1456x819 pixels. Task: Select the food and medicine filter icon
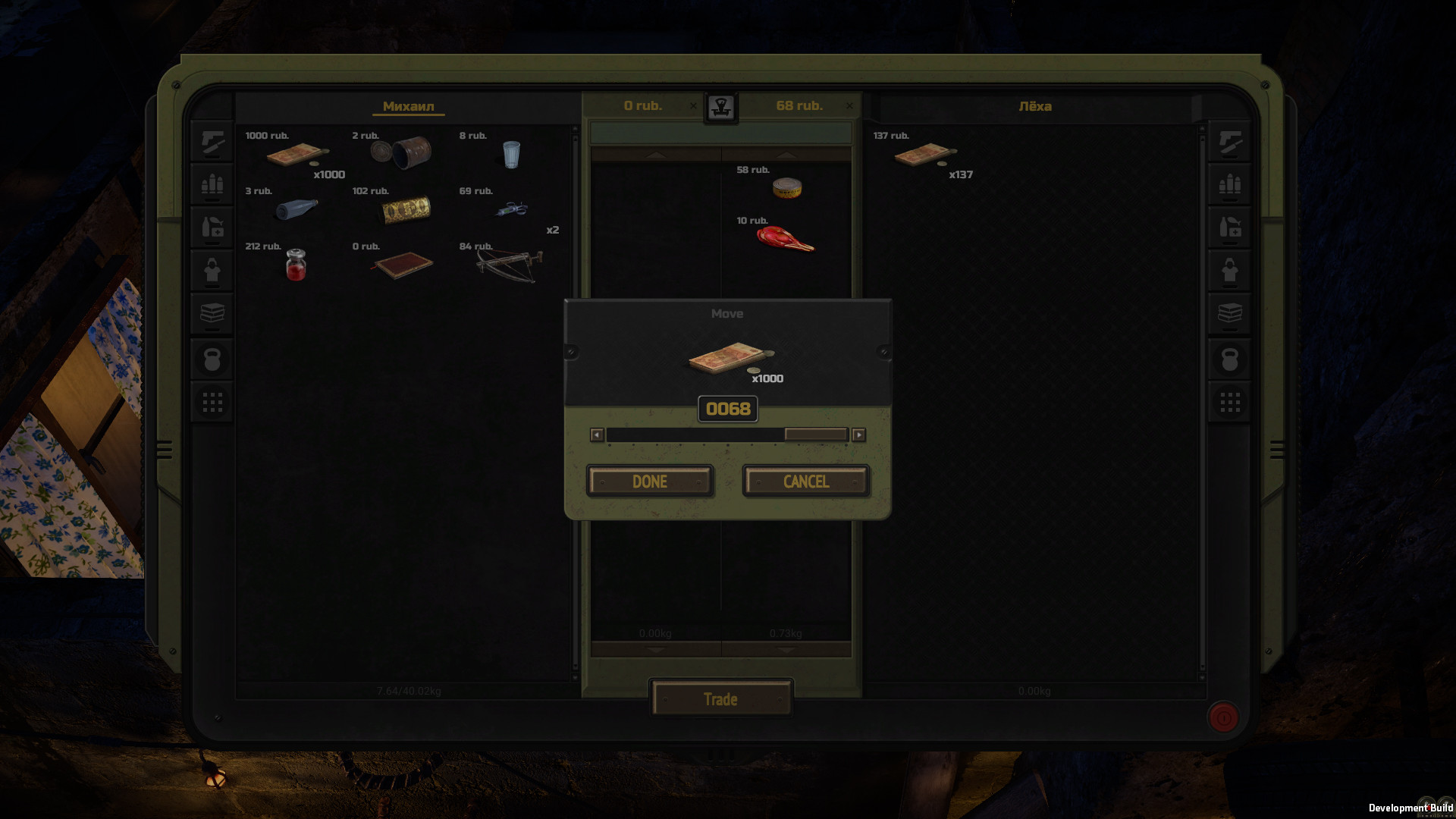(x=212, y=227)
